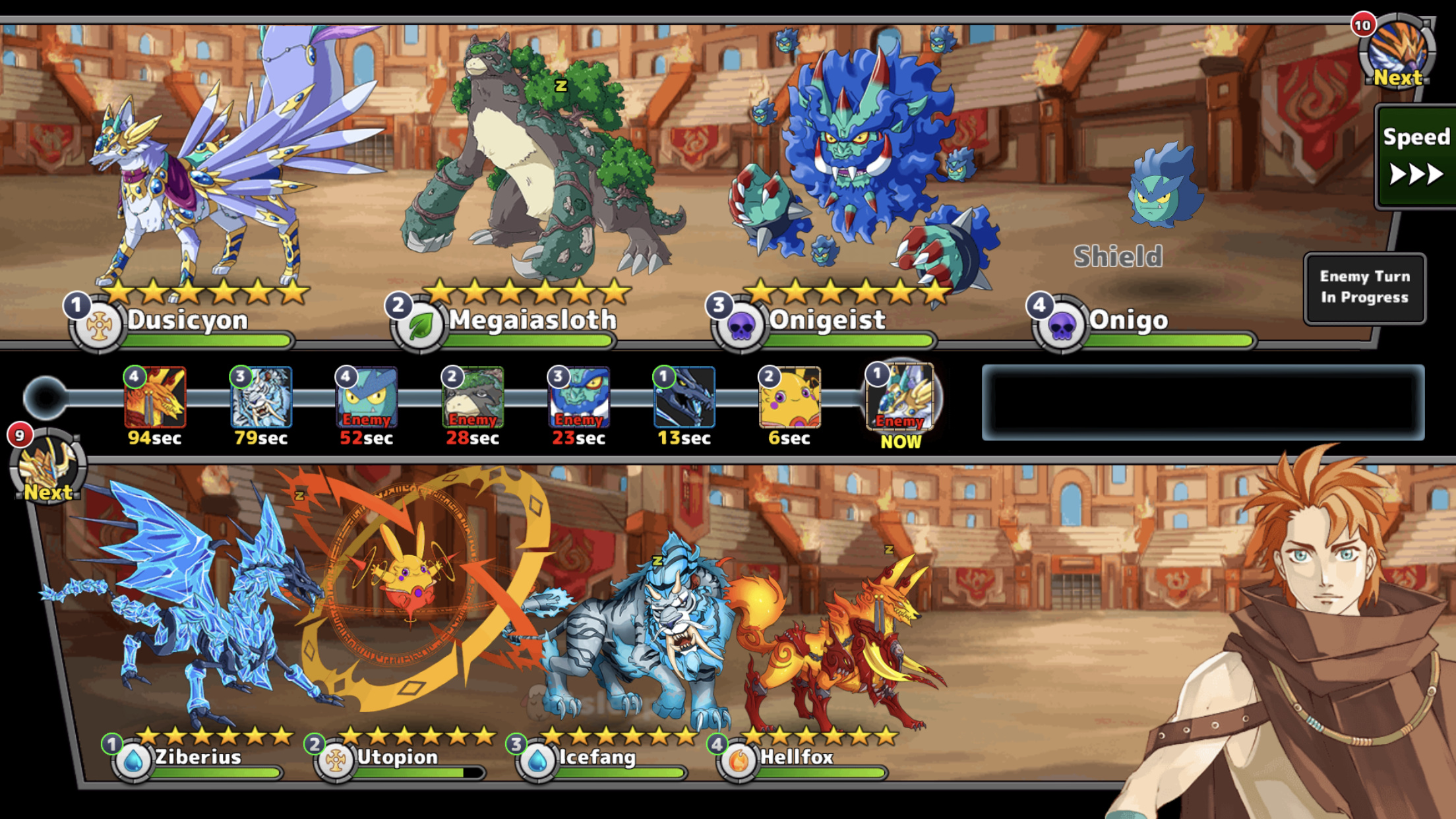Screen dimensions: 1456x819
Task: Choose Hellfox's party nameplate
Action: pyautogui.click(x=796, y=757)
